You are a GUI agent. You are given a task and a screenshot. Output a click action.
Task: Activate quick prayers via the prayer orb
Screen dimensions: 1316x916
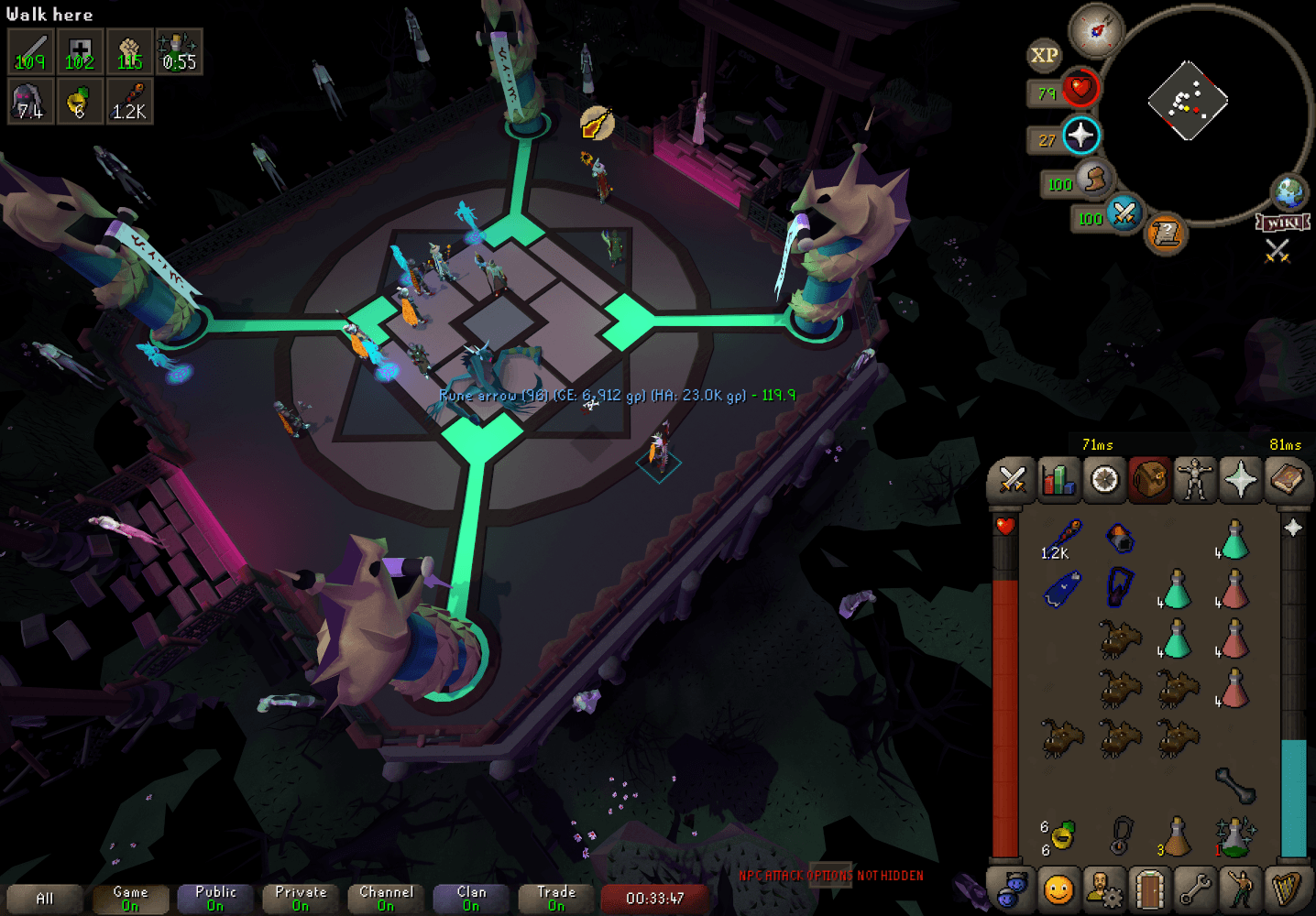1084,136
